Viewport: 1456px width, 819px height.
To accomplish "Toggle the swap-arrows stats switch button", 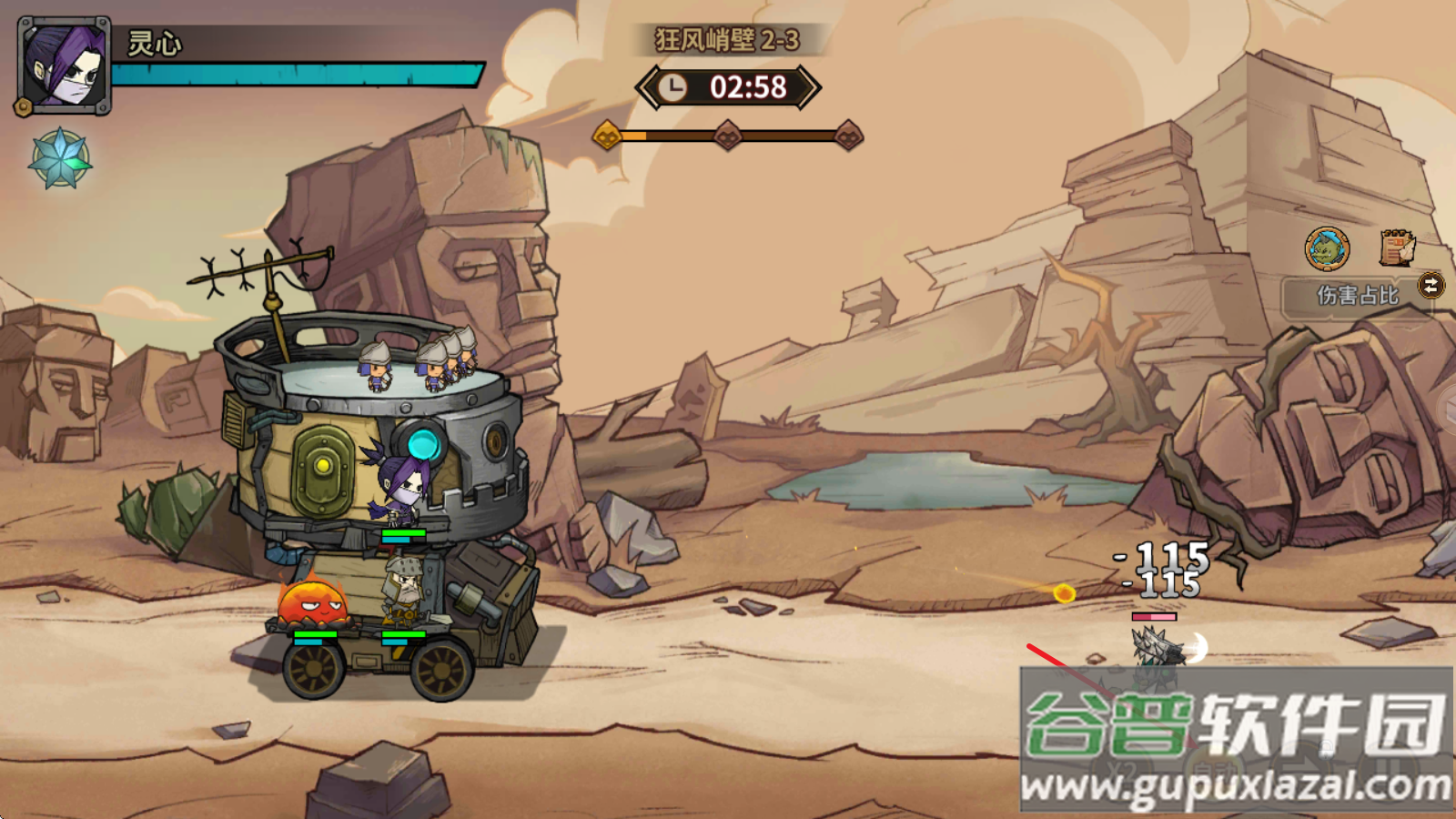I will click(x=1431, y=286).
